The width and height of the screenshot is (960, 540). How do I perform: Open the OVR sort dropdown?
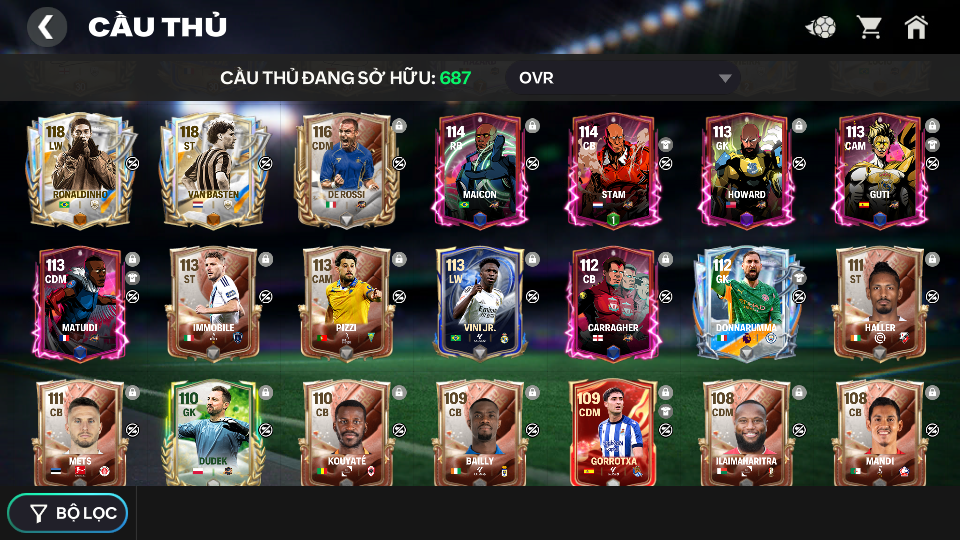pyautogui.click(x=623, y=78)
